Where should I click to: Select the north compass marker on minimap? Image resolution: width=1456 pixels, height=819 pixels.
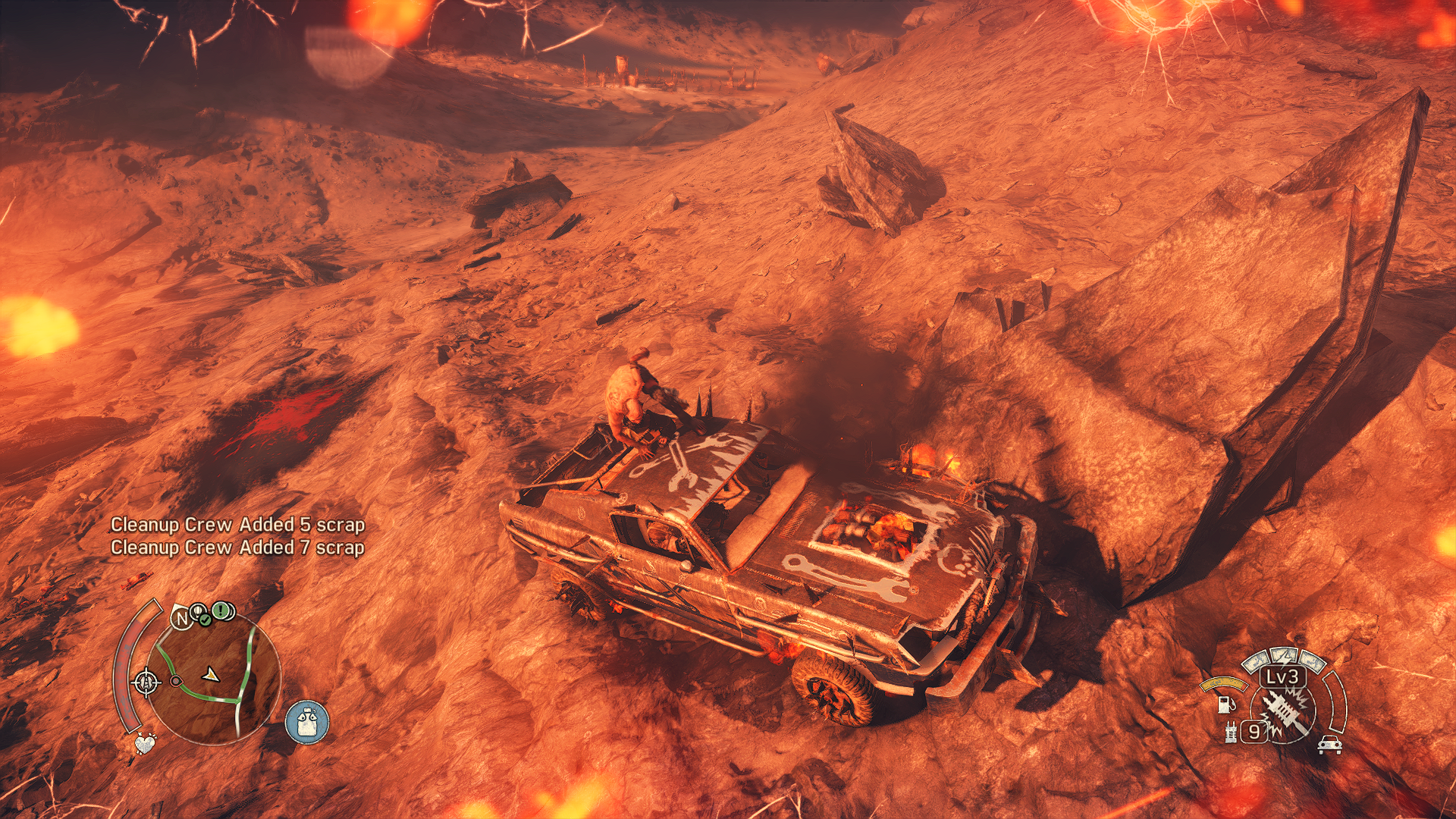pos(181,619)
